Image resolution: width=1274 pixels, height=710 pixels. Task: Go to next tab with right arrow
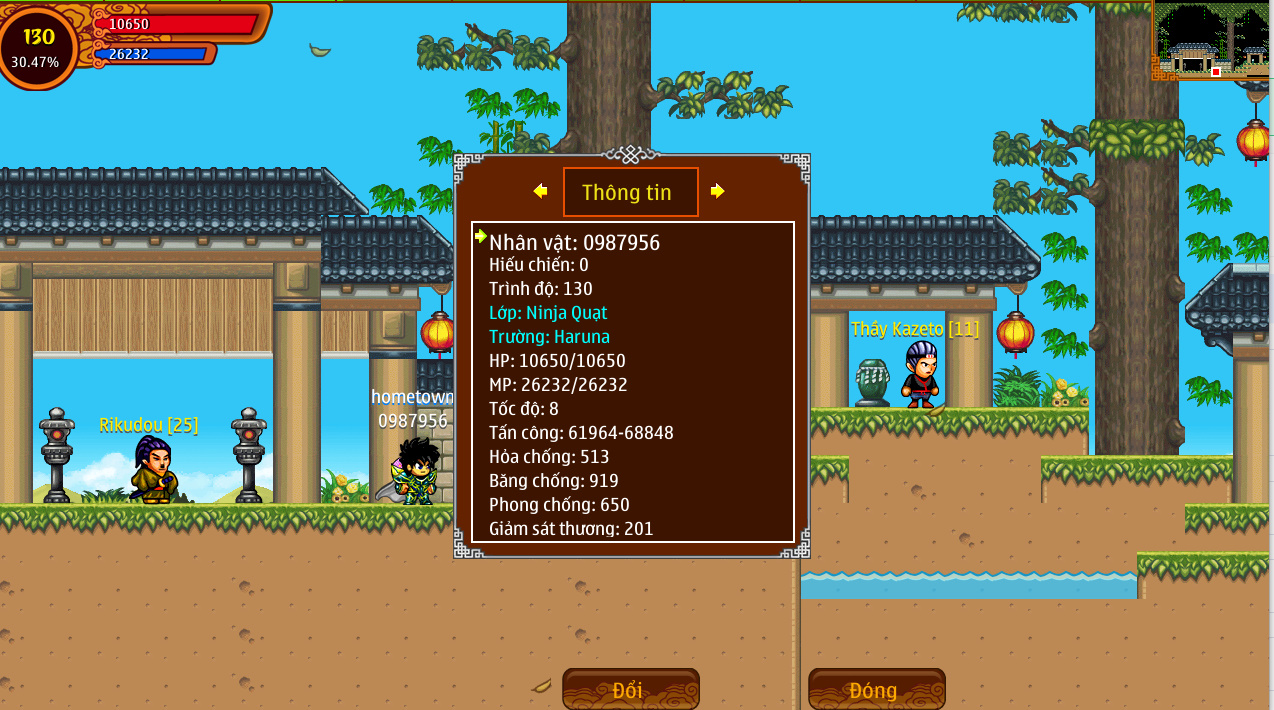(x=717, y=191)
